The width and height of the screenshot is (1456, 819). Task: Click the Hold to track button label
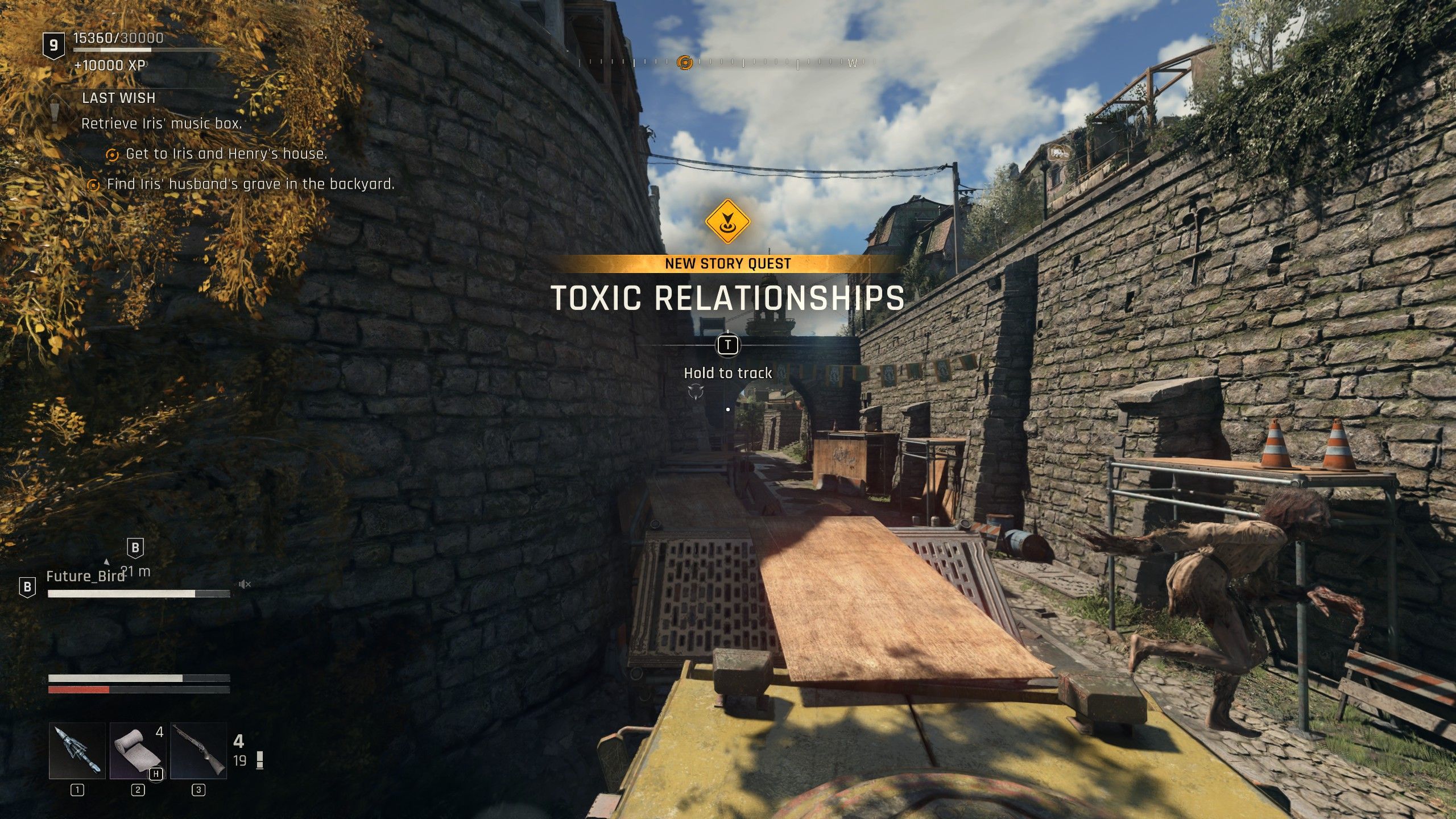[727, 374]
